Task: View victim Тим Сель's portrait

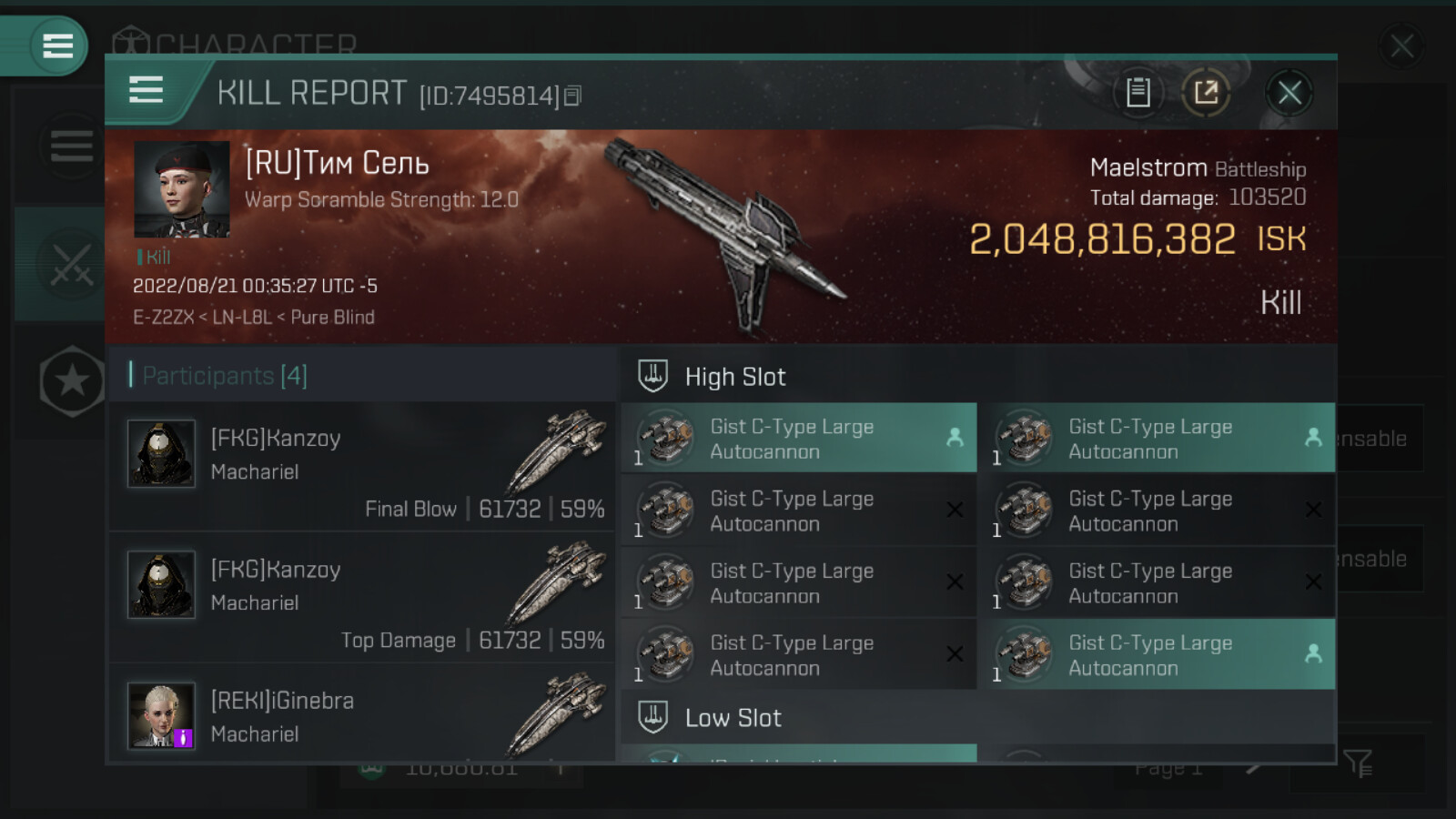Action: tap(181, 189)
